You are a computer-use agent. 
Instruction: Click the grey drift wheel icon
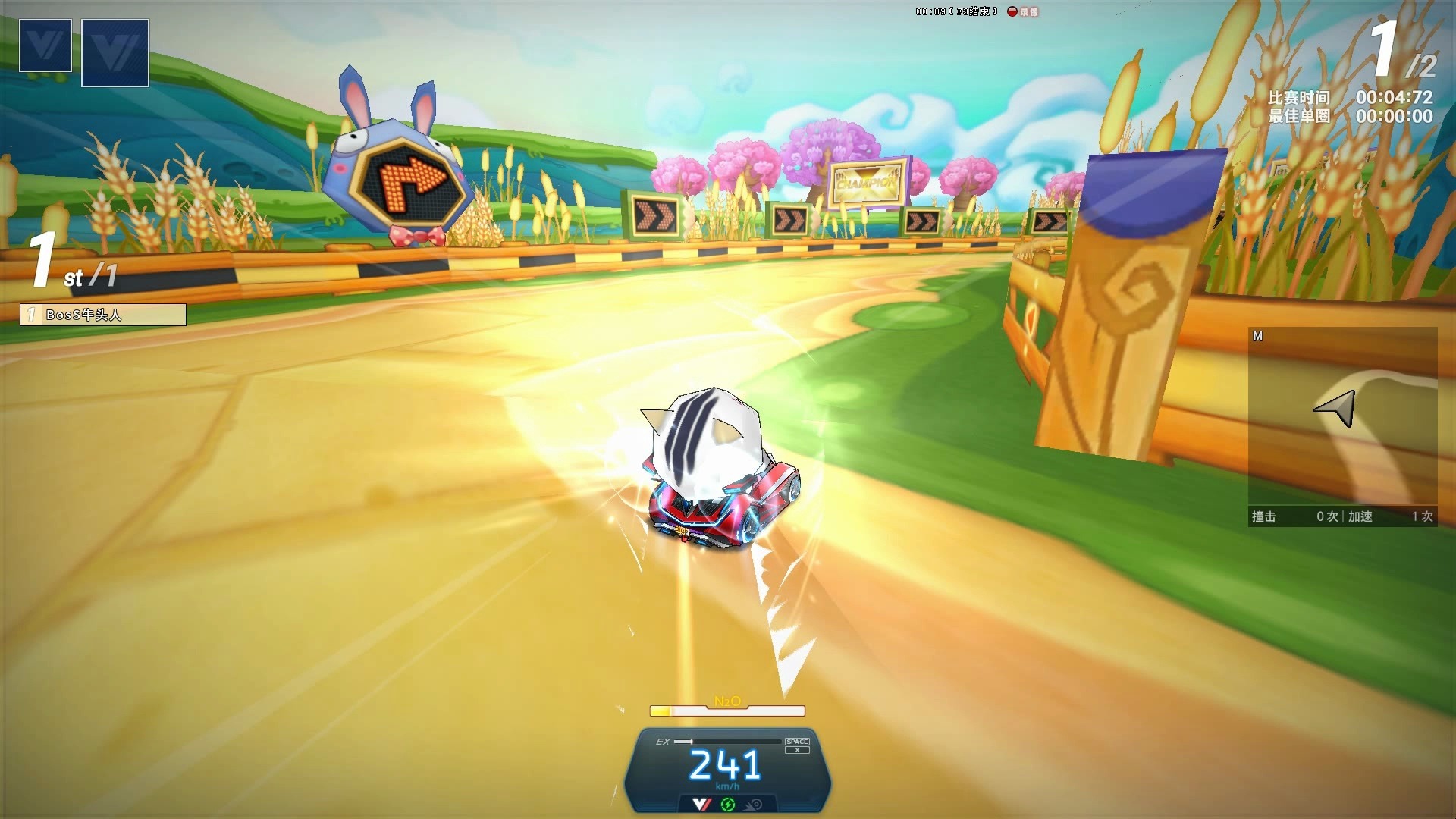point(754,805)
